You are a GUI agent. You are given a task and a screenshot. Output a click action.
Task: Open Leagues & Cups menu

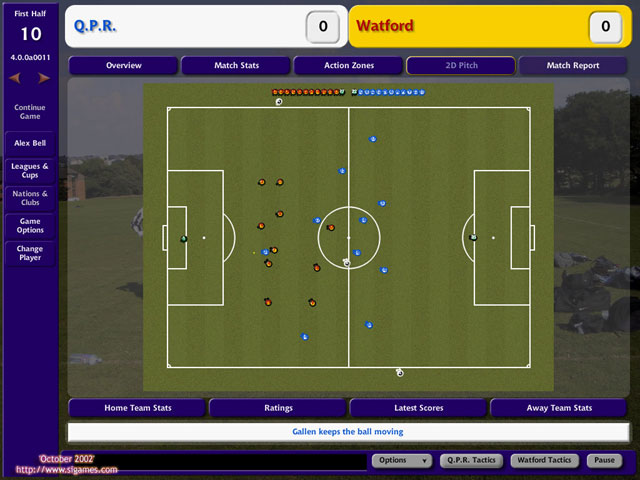(30, 171)
